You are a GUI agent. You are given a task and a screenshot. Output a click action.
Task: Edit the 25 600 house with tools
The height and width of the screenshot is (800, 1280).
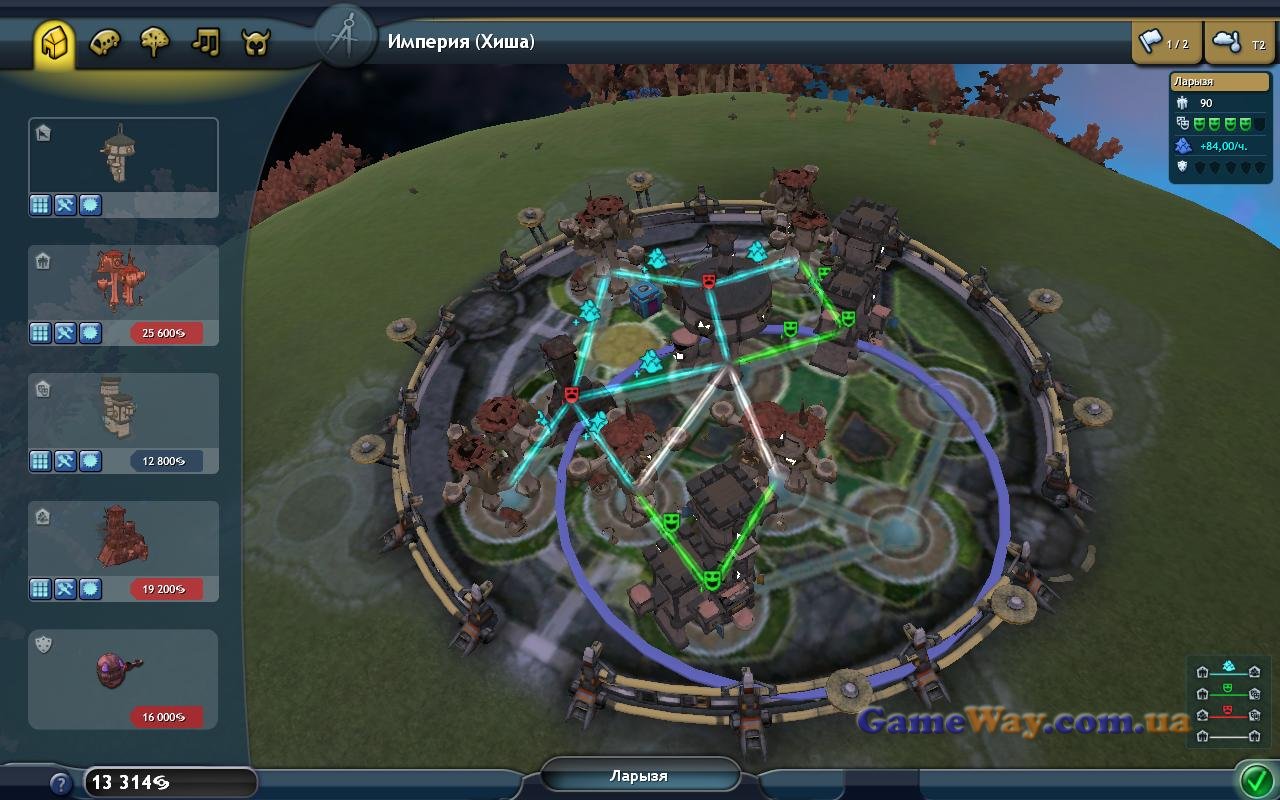click(65, 333)
